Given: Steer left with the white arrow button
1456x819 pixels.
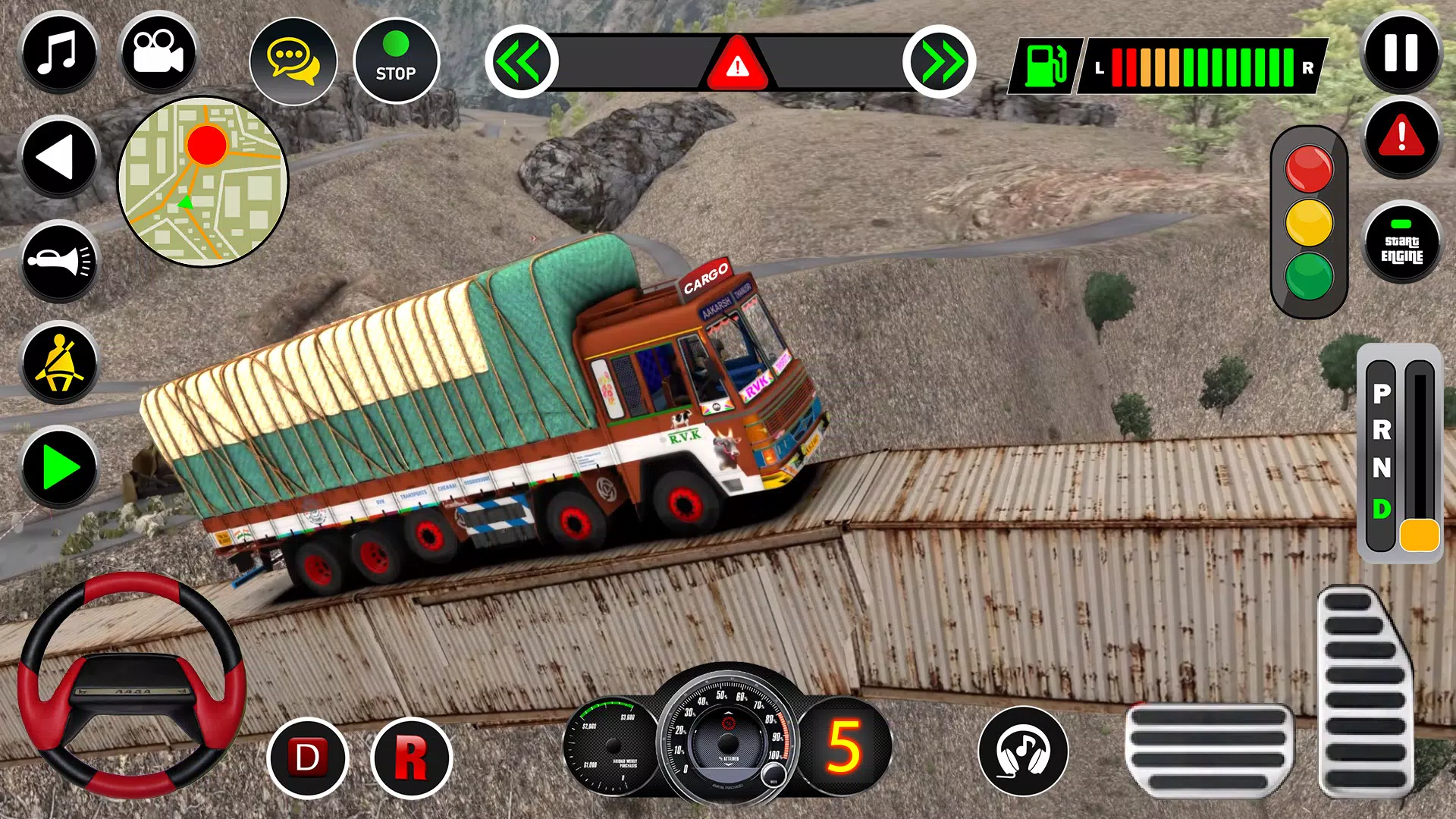Looking at the screenshot, I should pyautogui.click(x=59, y=158).
